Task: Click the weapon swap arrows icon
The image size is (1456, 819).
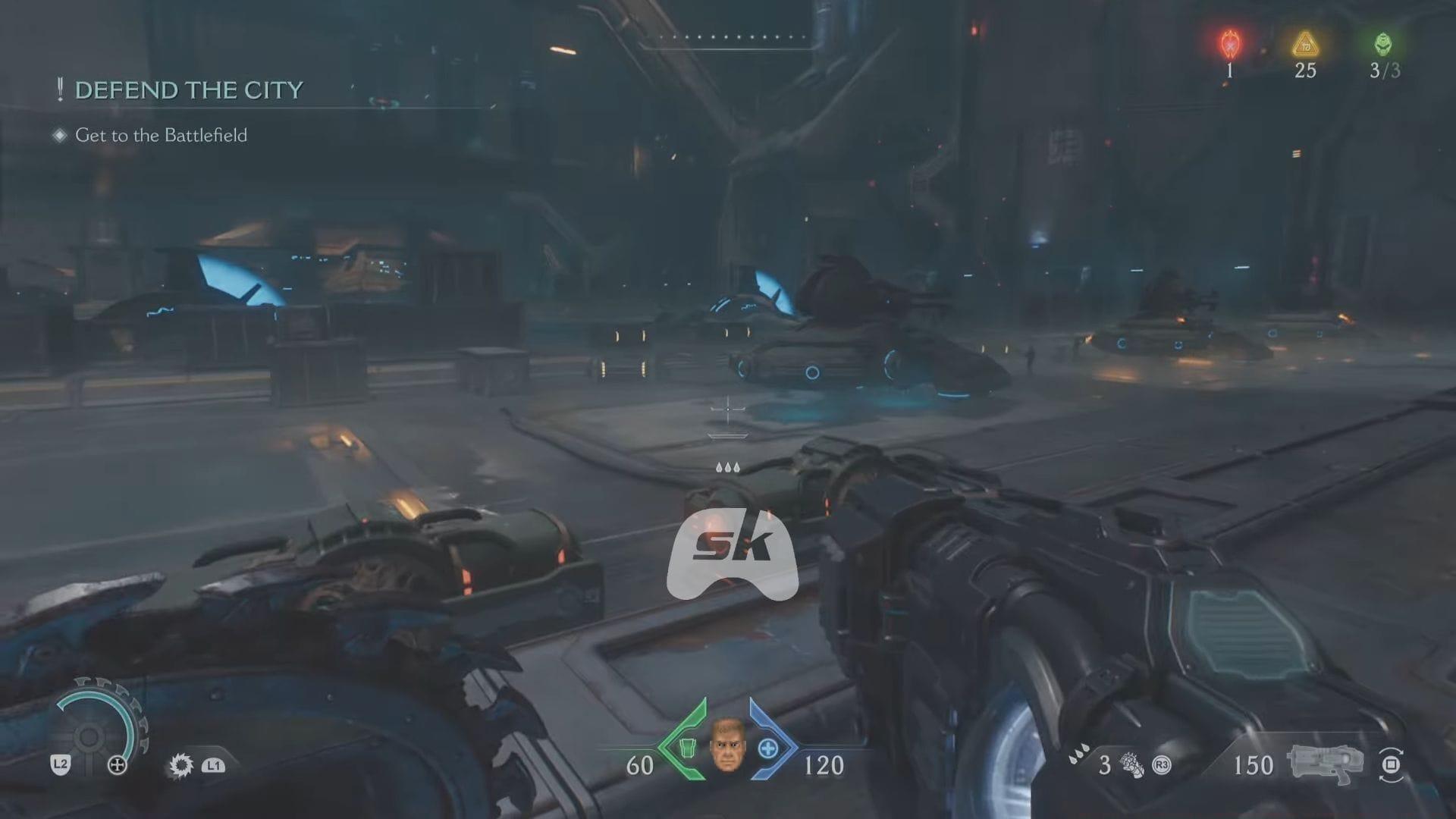Action: click(x=1391, y=764)
